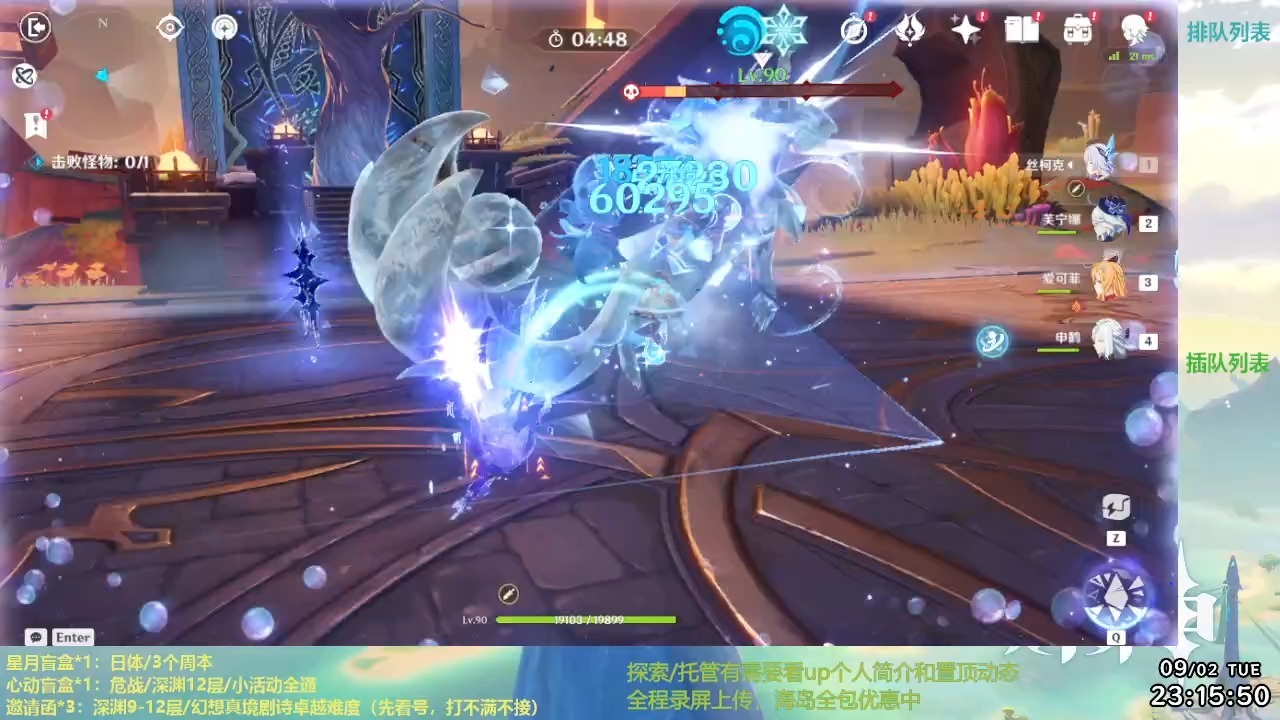Viewport: 1280px width, 720px height.
Task: Open the Wish menu star icon
Action: pyautogui.click(x=964, y=29)
